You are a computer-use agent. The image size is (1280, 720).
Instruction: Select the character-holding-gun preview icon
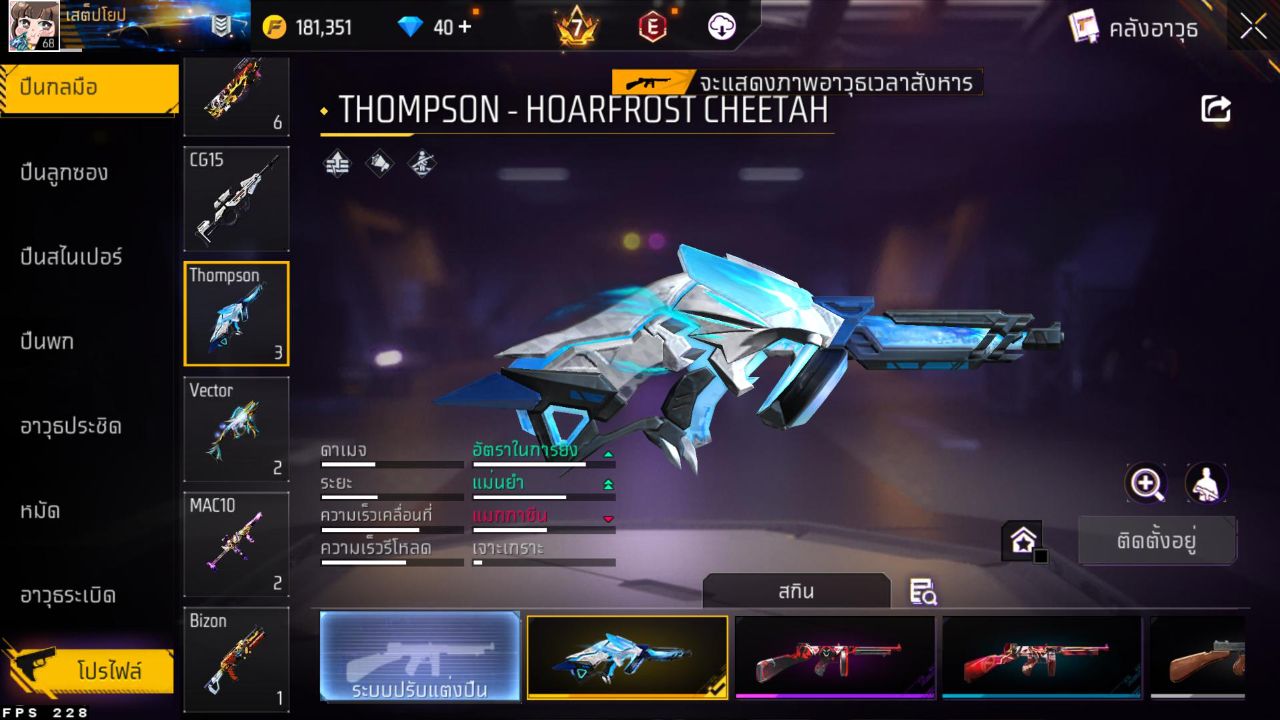[1205, 485]
